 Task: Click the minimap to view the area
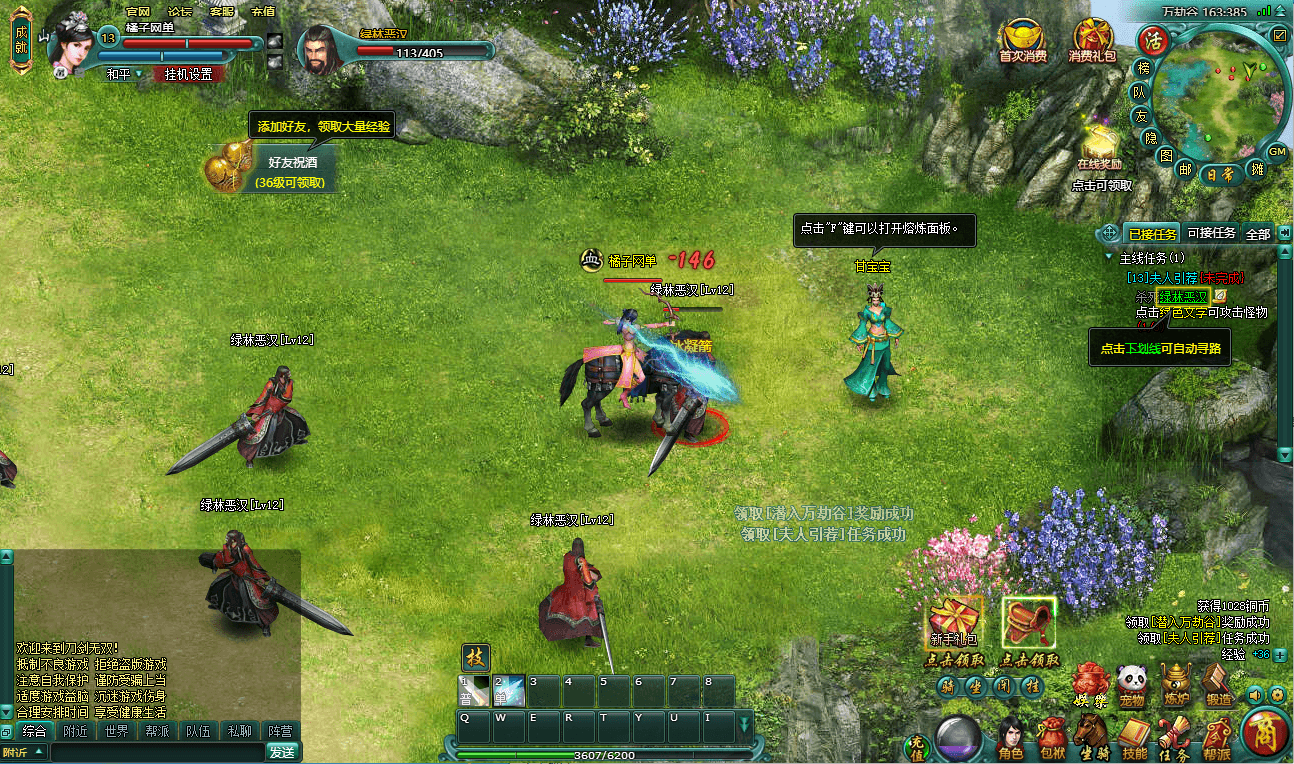click(1220, 95)
